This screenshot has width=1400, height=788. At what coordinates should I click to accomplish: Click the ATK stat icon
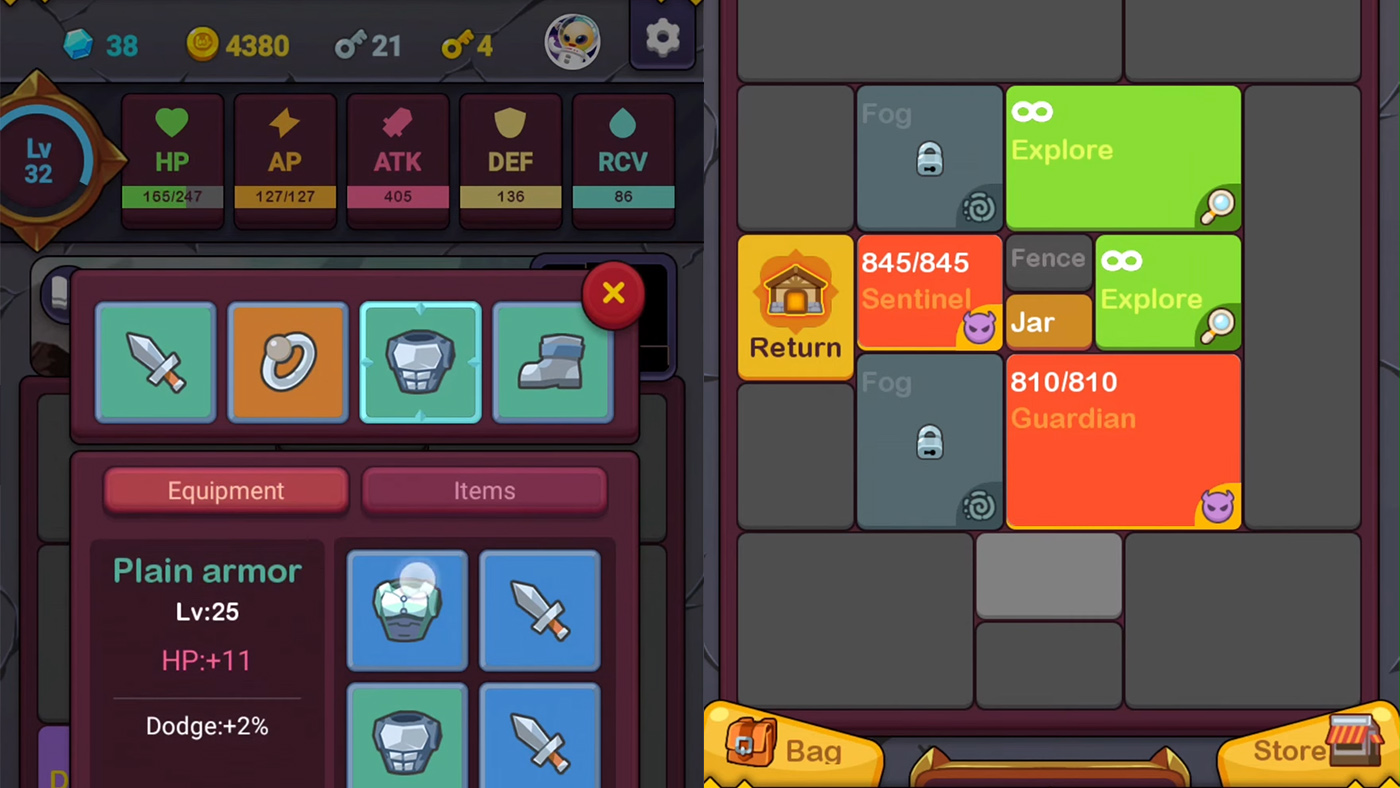(x=397, y=123)
